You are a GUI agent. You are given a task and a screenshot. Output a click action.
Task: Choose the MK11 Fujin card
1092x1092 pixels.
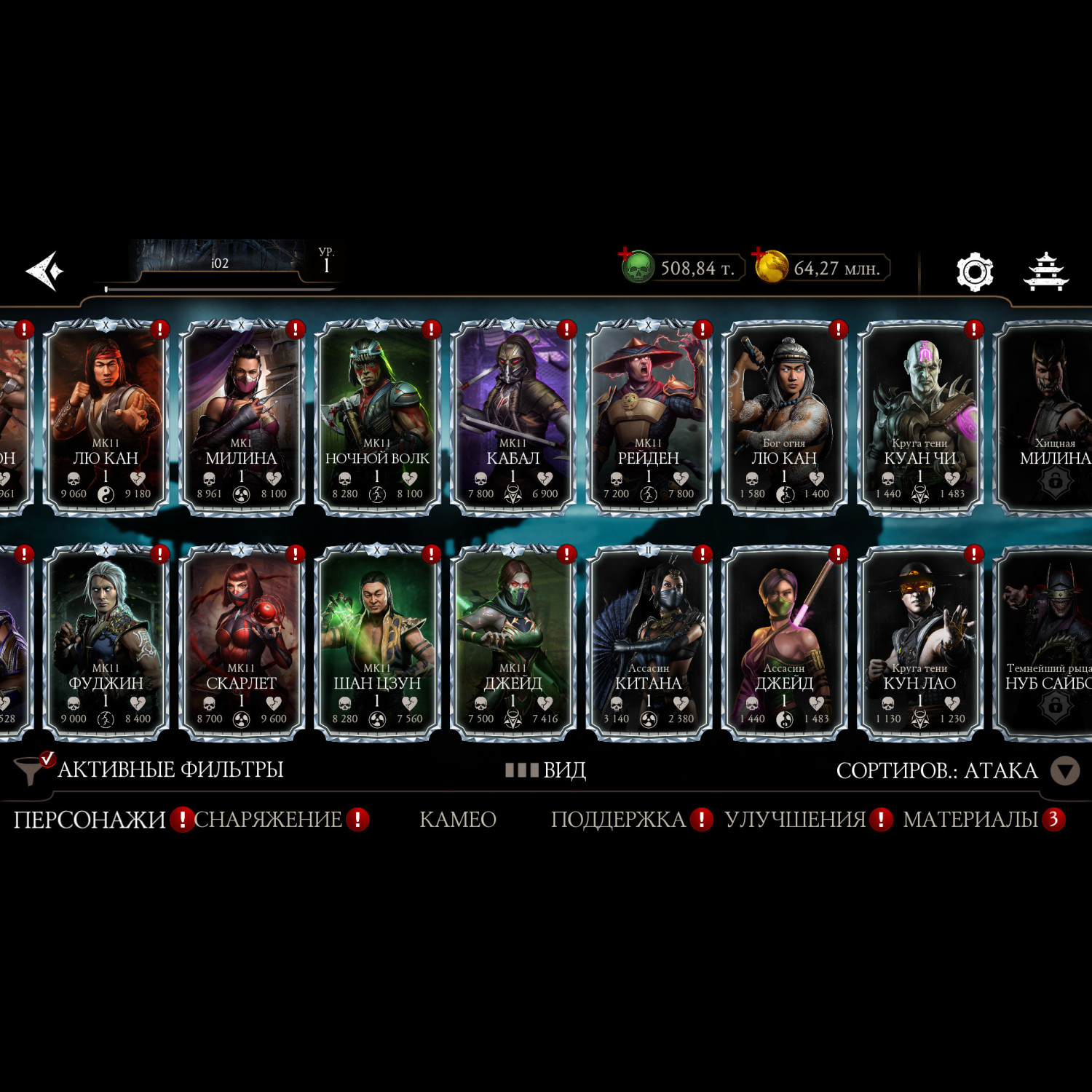tap(106, 644)
